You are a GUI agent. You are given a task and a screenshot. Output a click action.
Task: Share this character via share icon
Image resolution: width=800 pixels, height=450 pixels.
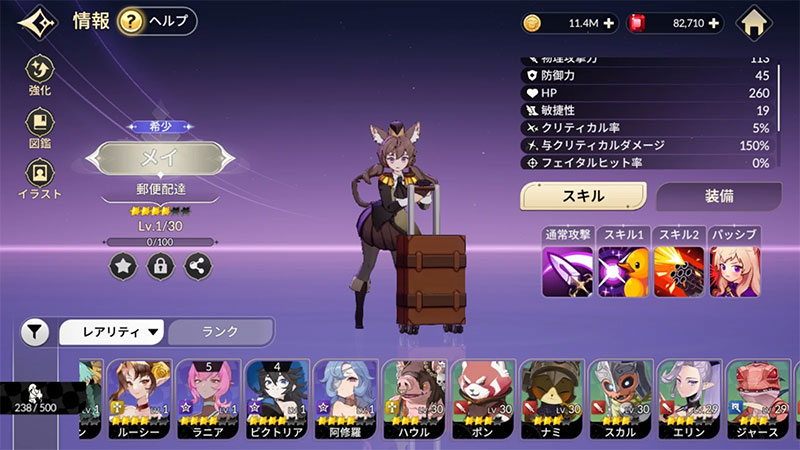click(x=196, y=266)
